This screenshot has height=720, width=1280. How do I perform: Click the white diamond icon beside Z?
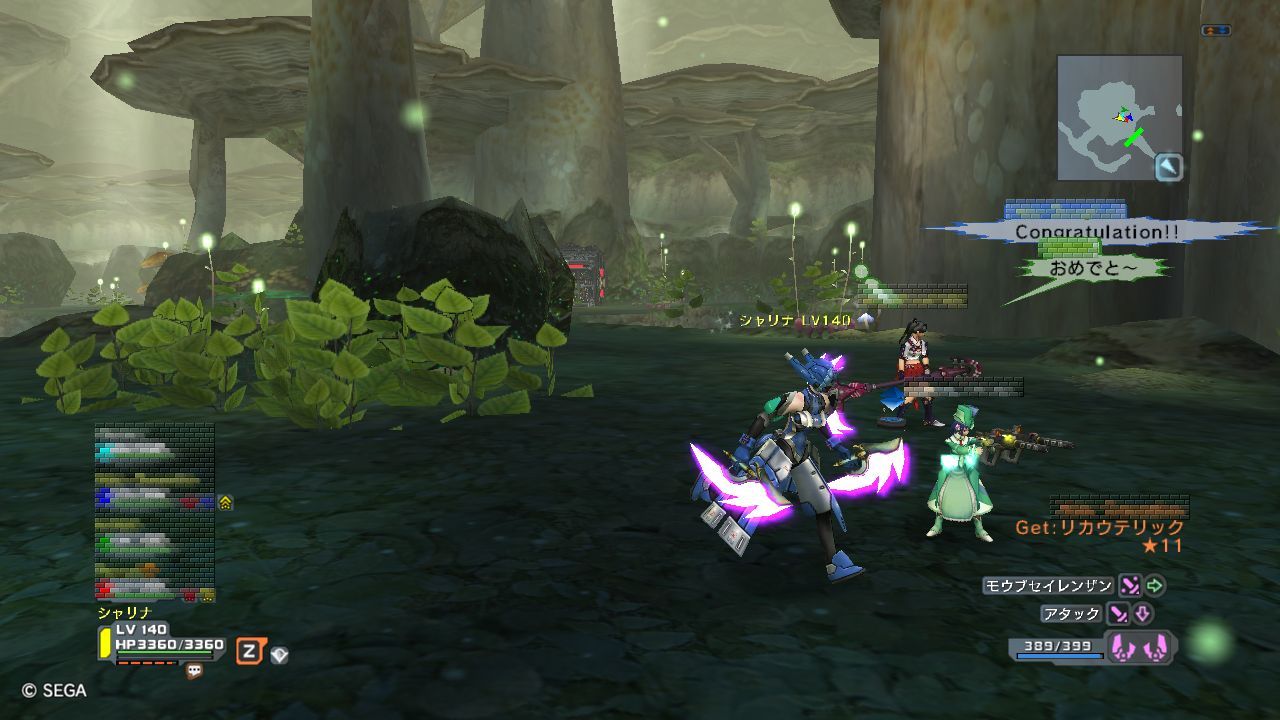coord(279,655)
